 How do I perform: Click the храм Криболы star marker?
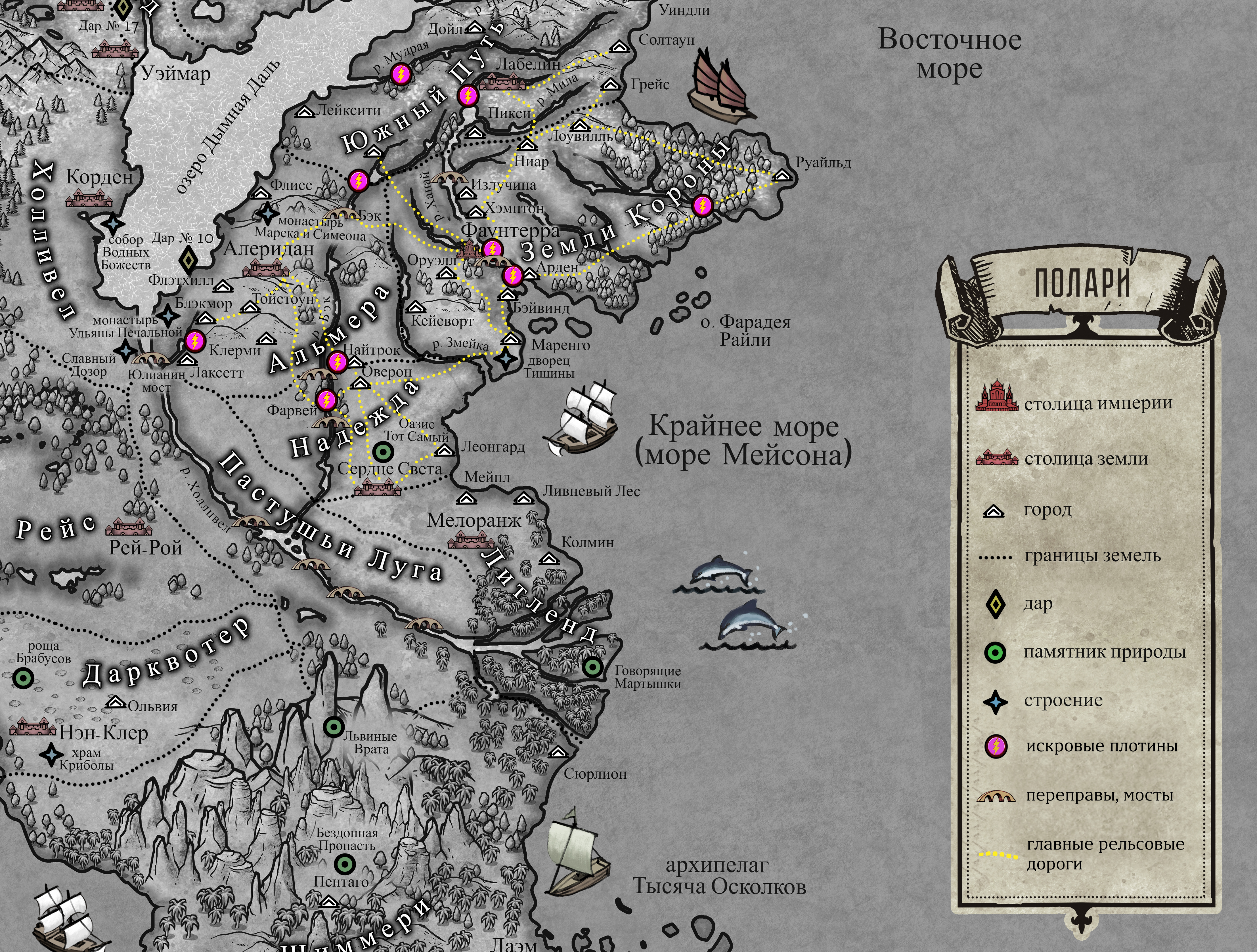(x=52, y=754)
